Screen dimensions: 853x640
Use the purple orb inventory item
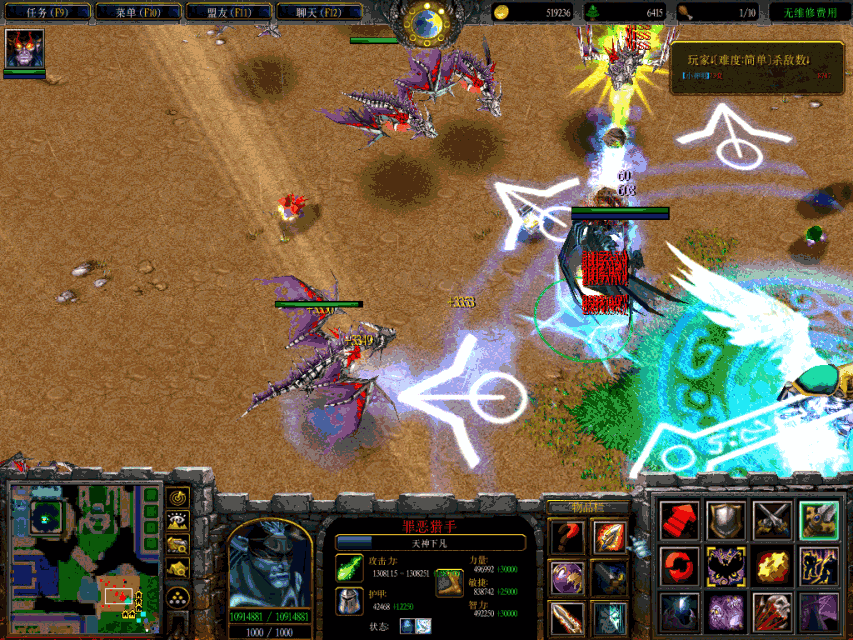tap(567, 579)
